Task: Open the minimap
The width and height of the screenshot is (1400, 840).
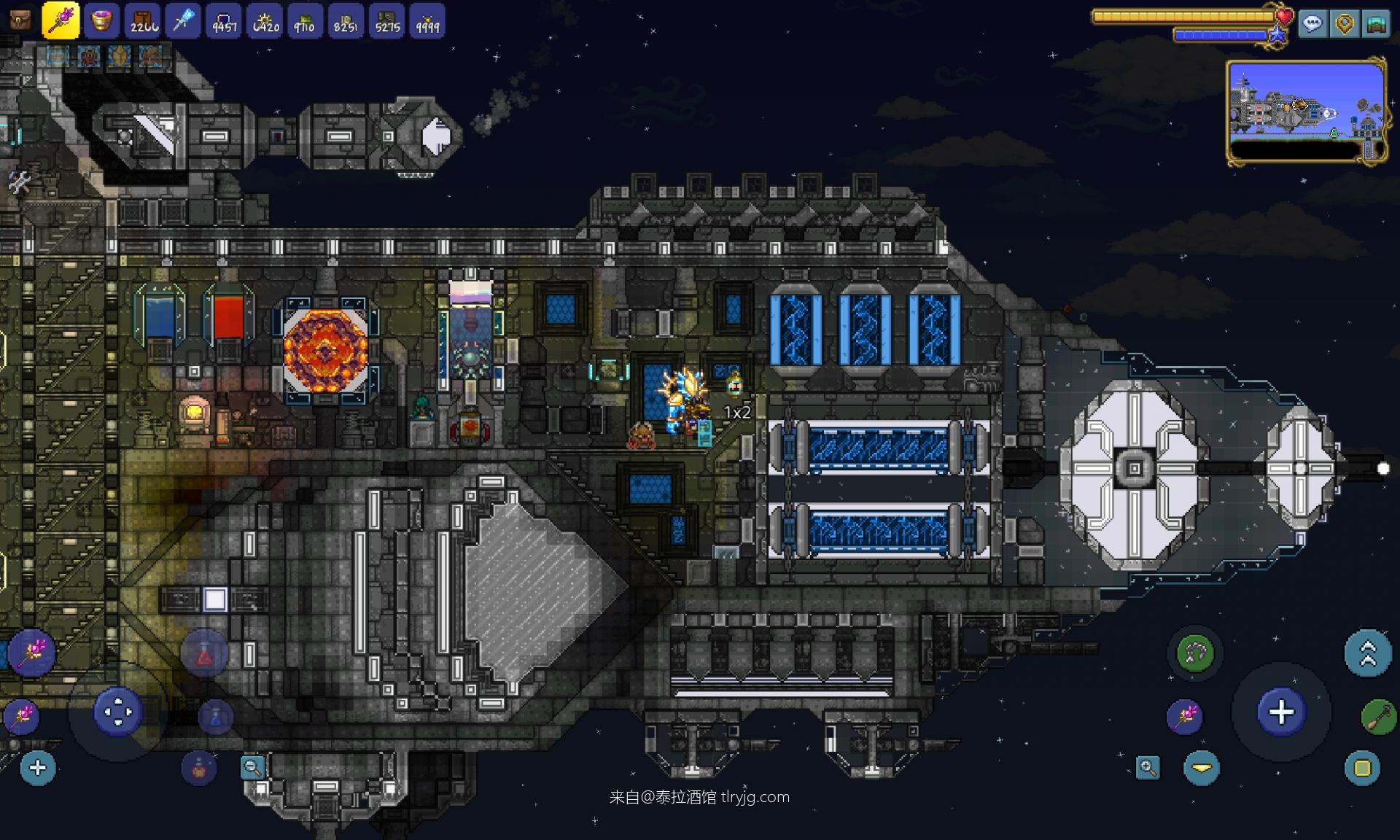Action: (1305, 111)
